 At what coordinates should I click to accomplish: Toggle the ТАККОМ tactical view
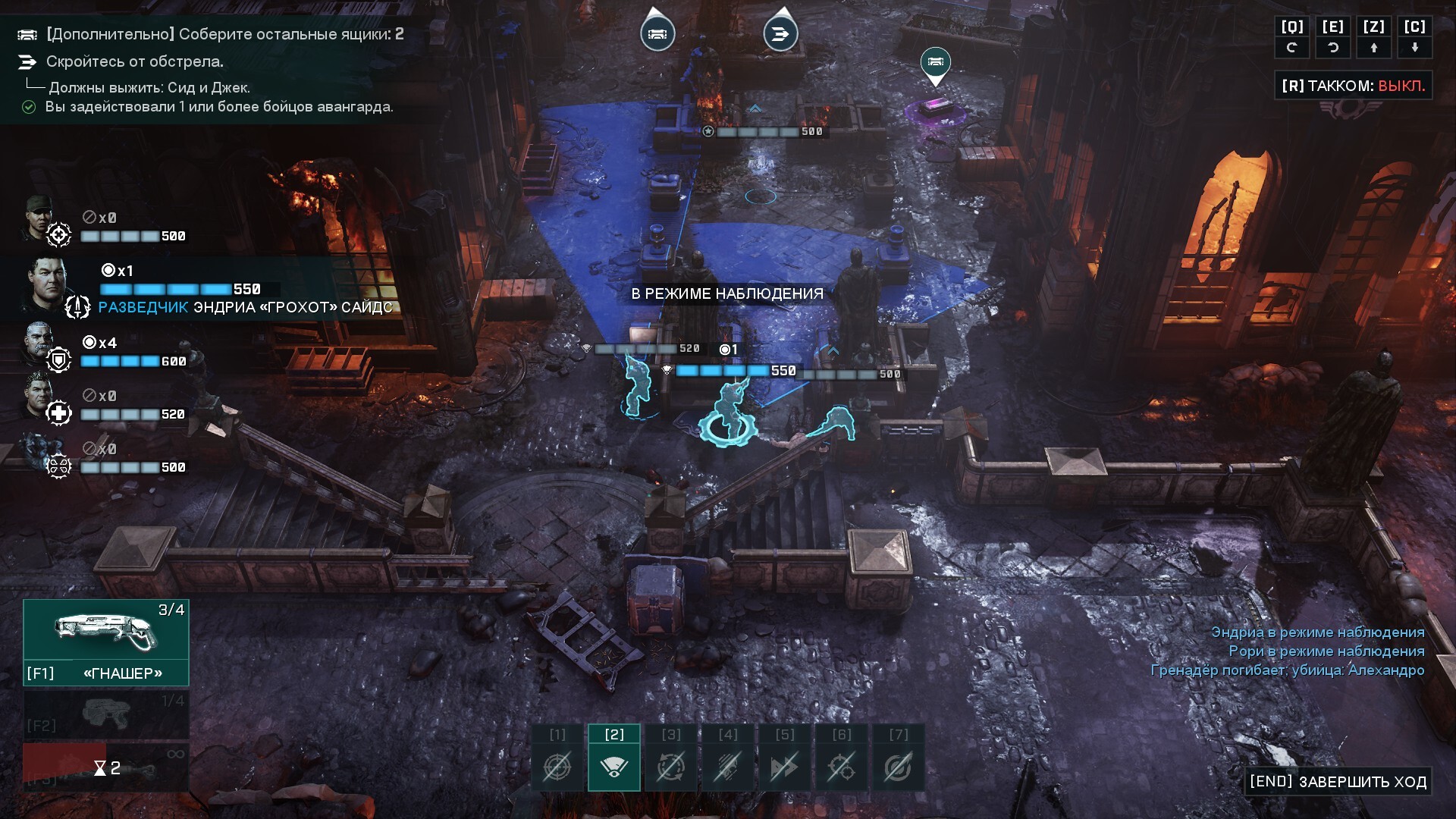pos(1353,86)
